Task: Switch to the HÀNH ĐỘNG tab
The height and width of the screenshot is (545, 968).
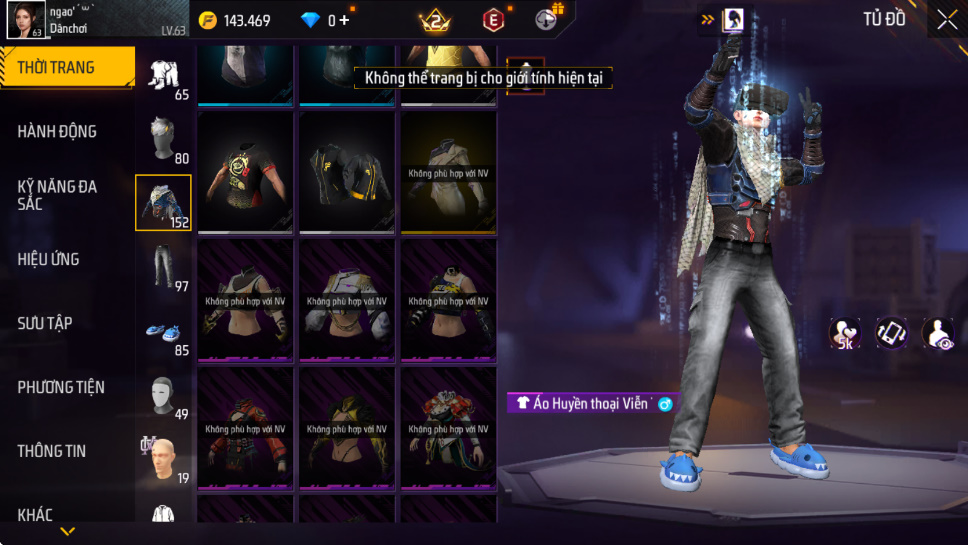Action: 57,131
